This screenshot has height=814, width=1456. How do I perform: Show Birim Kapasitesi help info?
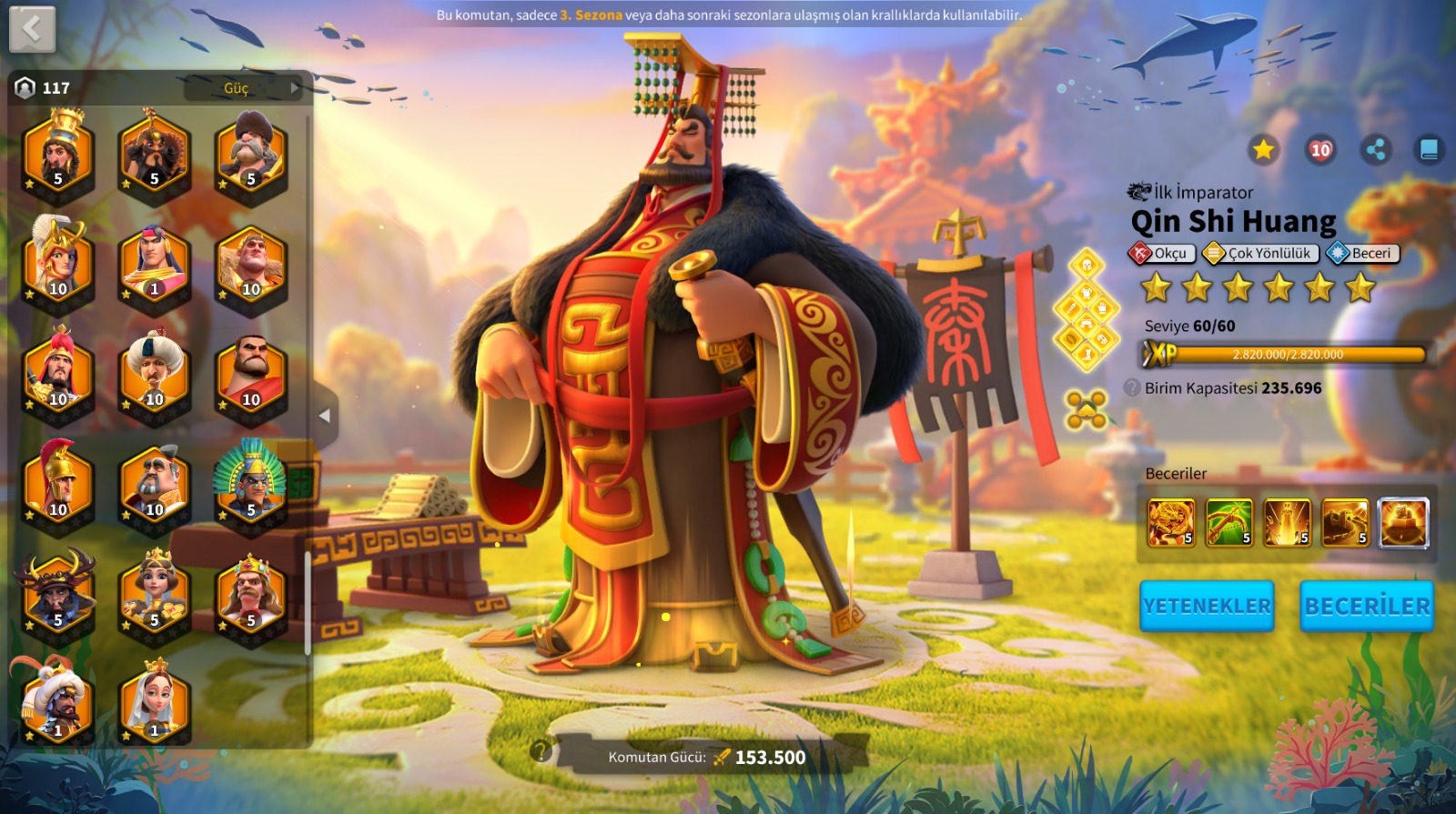pos(1132,387)
